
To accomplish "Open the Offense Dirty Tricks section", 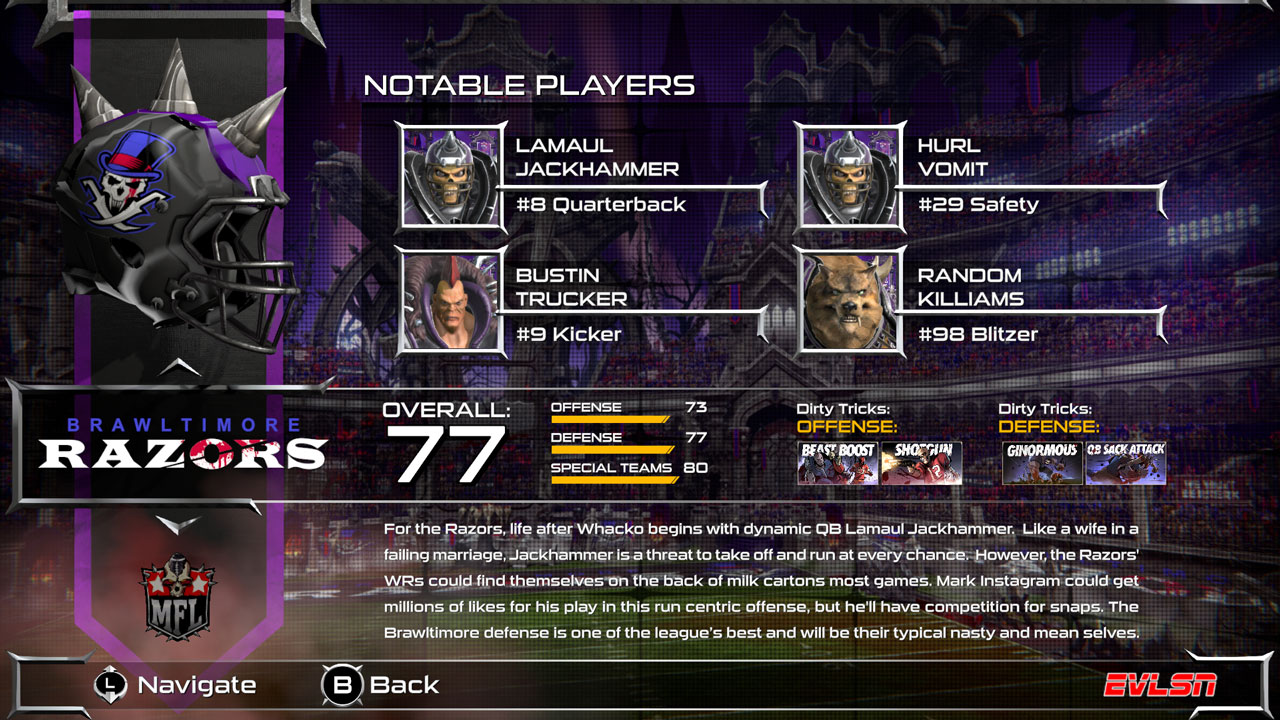I will point(843,418).
